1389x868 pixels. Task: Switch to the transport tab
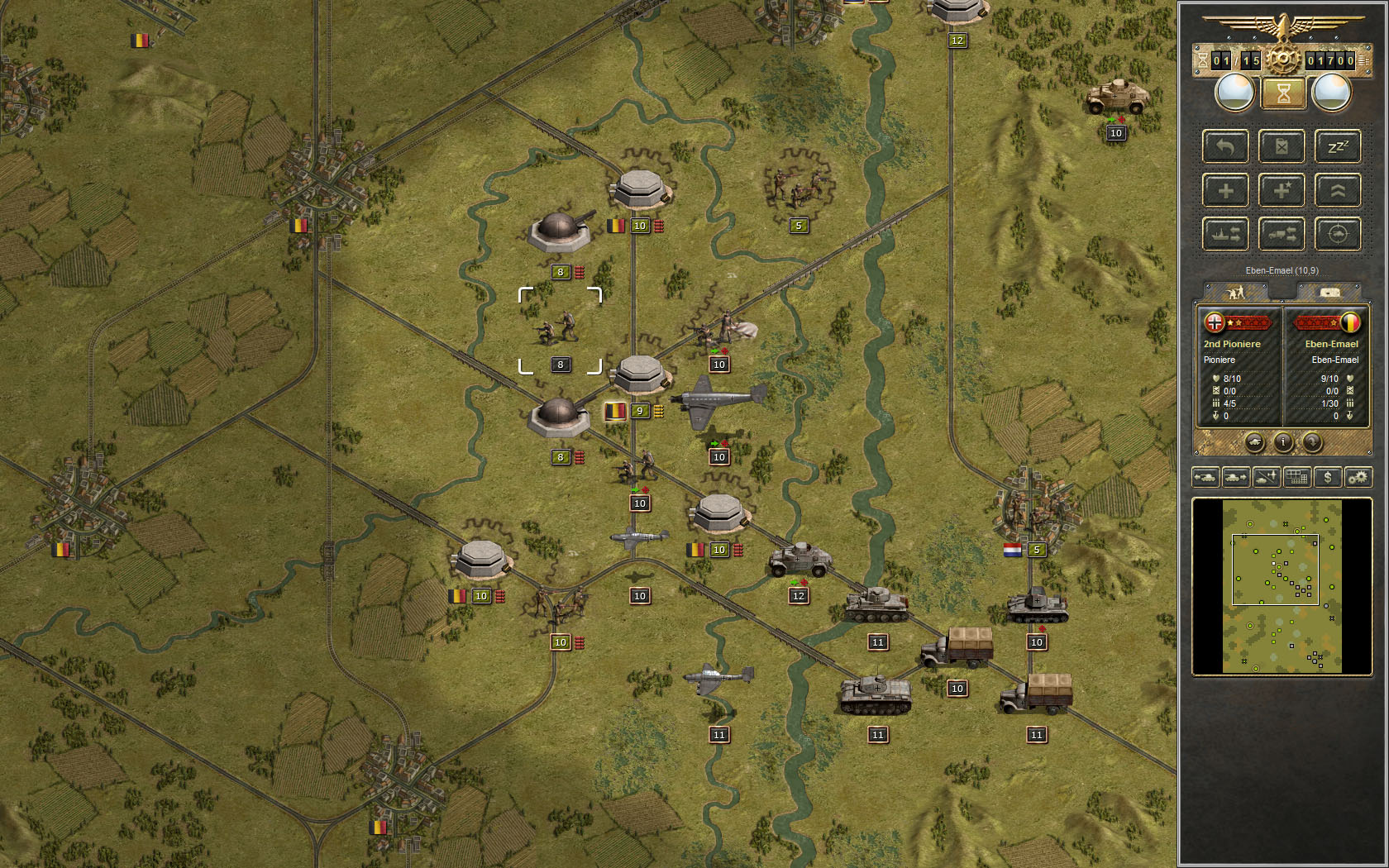[1329, 291]
